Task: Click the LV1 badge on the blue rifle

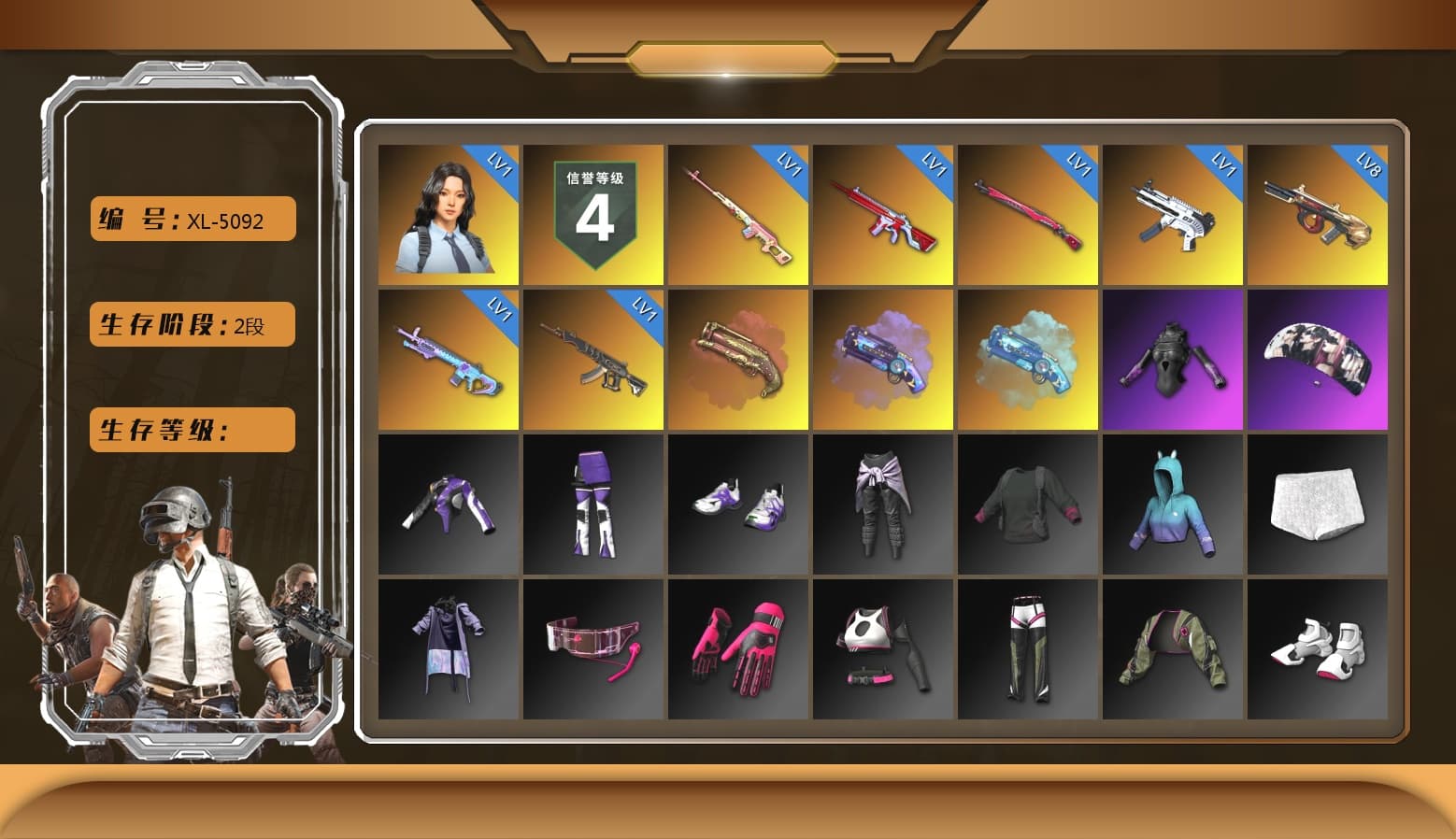Action: (500, 310)
